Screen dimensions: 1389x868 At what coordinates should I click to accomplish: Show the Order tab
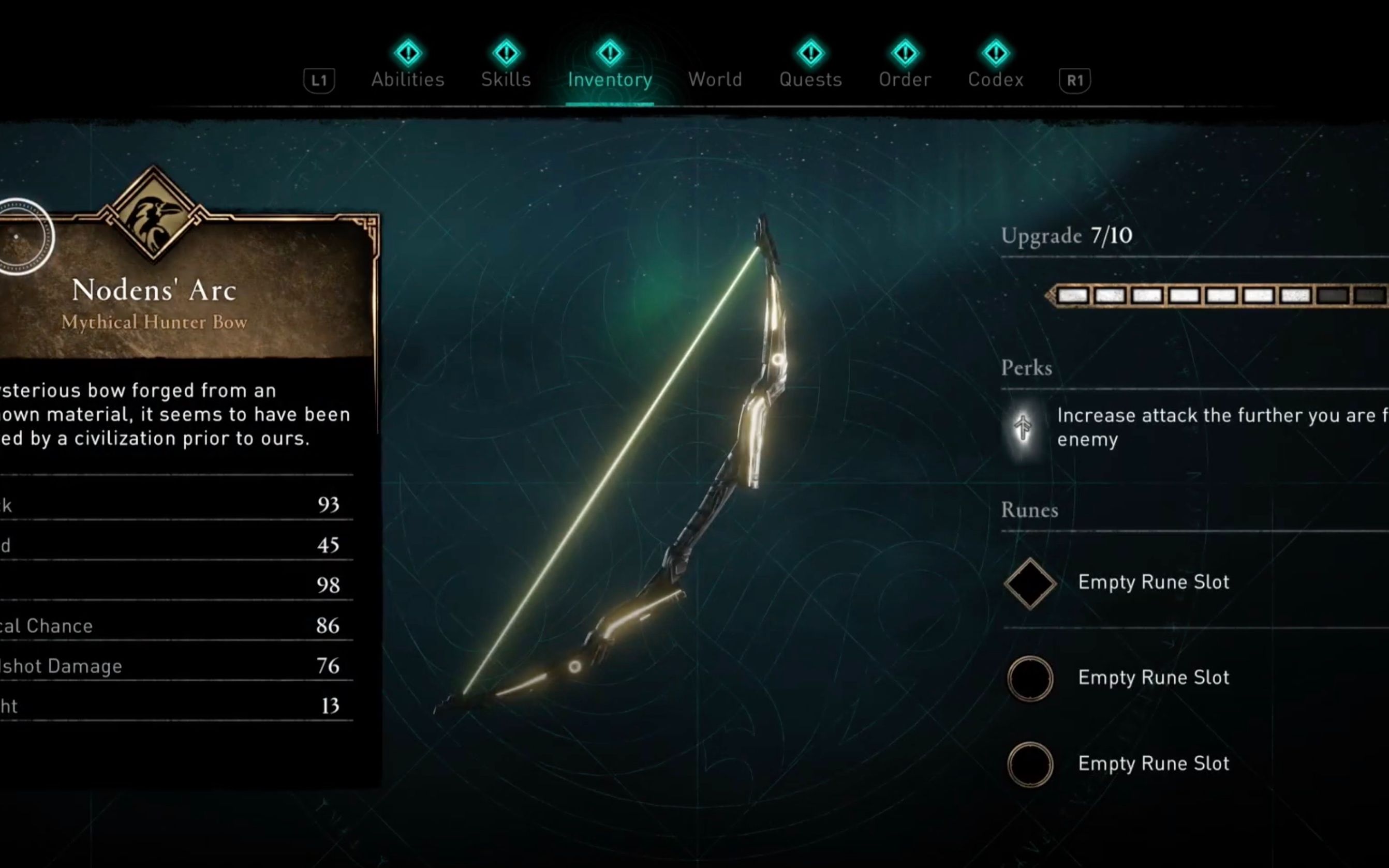coord(905,79)
